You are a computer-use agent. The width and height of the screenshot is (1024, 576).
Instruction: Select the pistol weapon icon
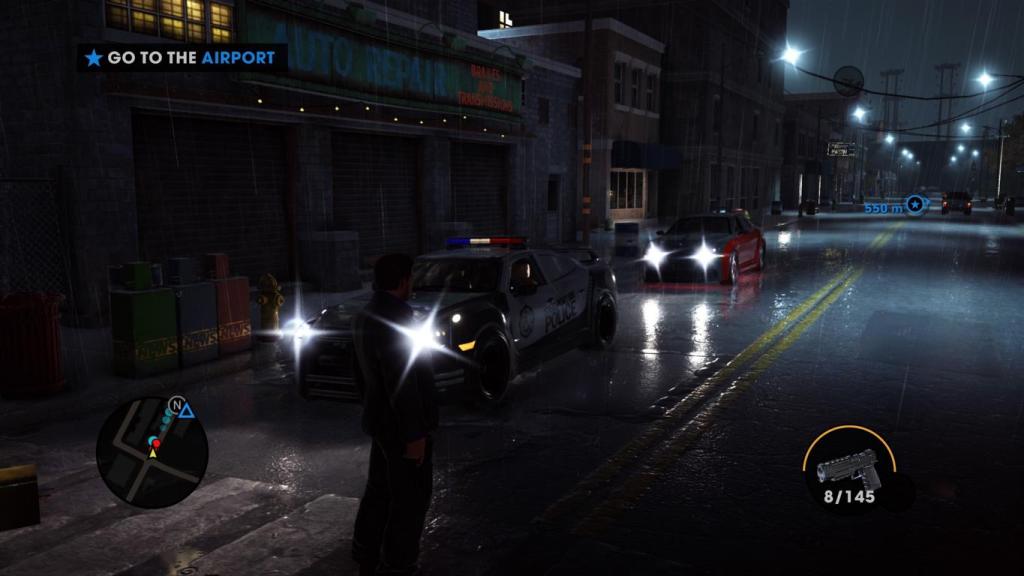848,468
